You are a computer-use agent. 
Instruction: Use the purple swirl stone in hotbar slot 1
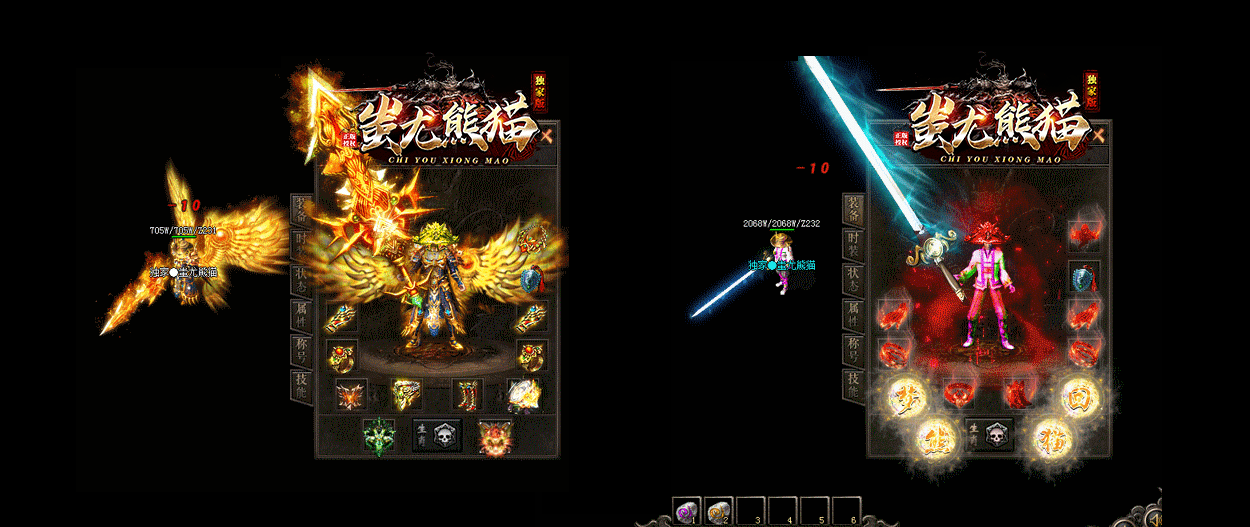coord(686,512)
